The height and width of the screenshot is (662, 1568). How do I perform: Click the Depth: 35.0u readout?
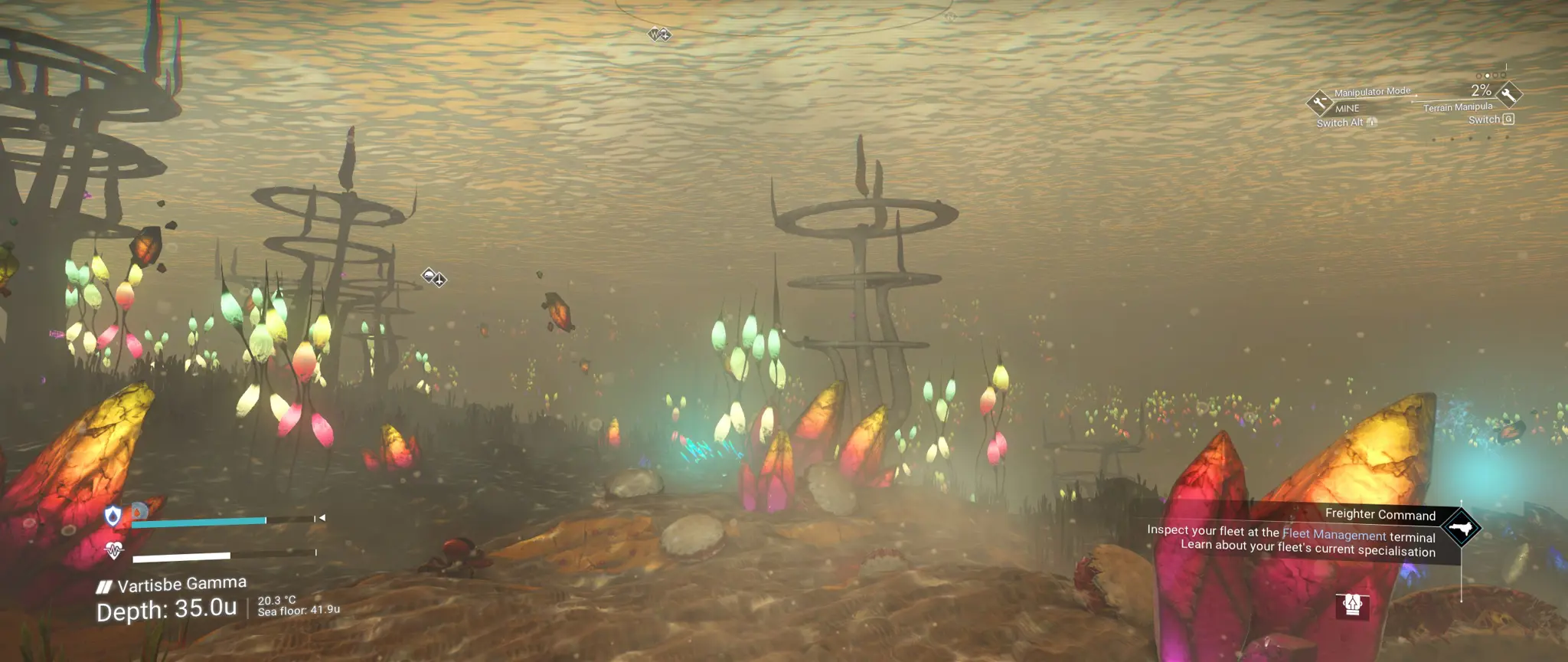point(167,608)
